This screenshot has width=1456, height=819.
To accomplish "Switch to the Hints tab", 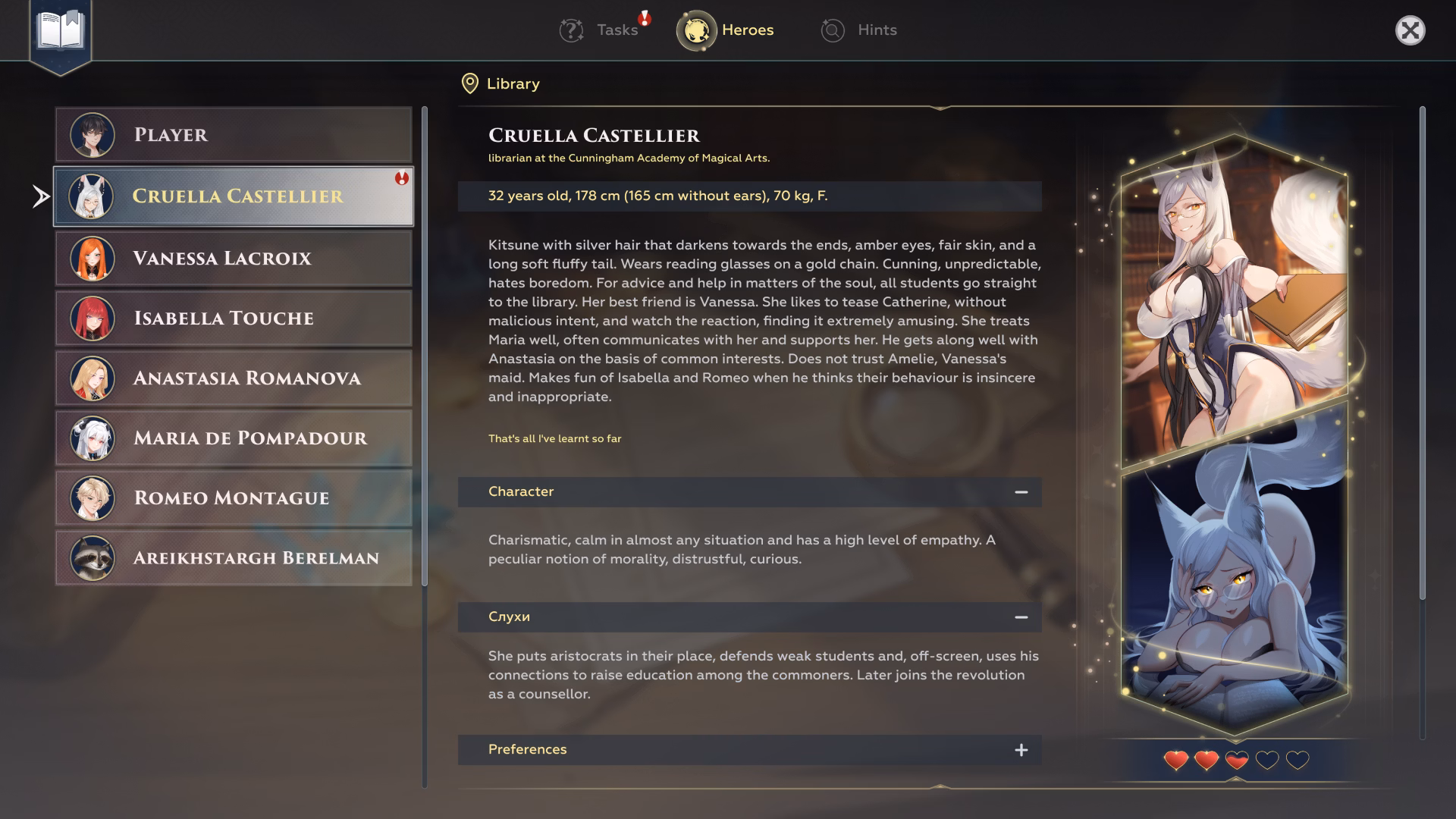I will (876, 30).
